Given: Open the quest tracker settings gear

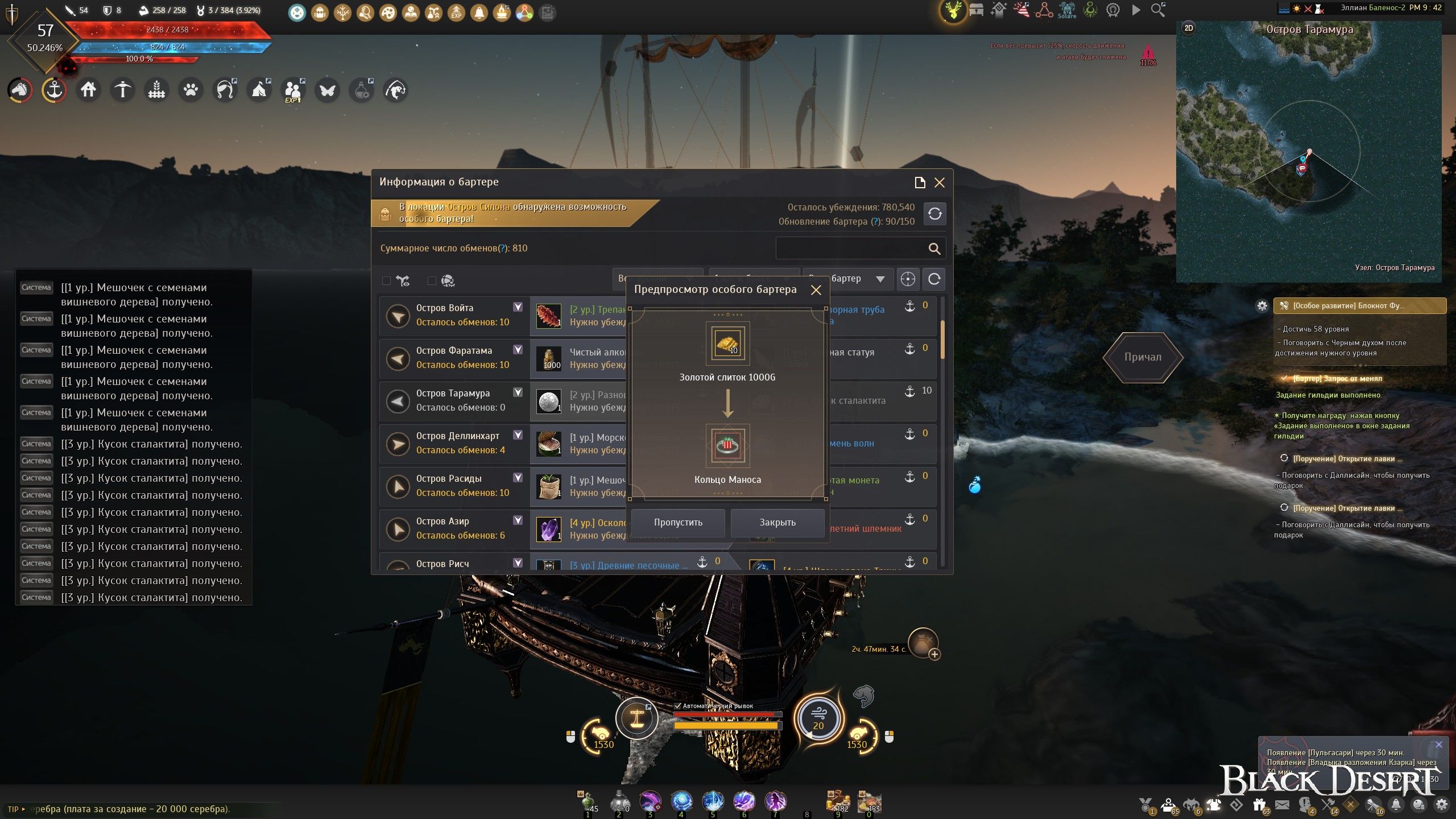Looking at the screenshot, I should (1262, 306).
